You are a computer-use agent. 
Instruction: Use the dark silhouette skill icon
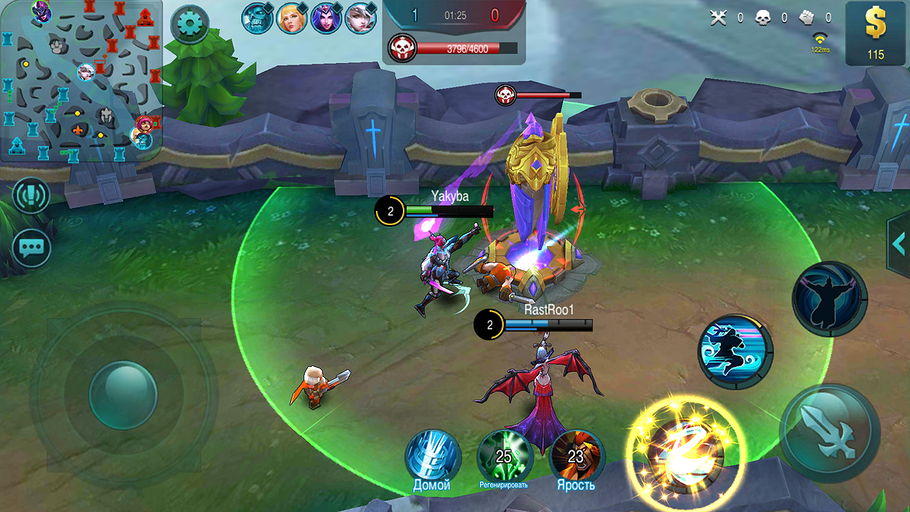coord(829,298)
